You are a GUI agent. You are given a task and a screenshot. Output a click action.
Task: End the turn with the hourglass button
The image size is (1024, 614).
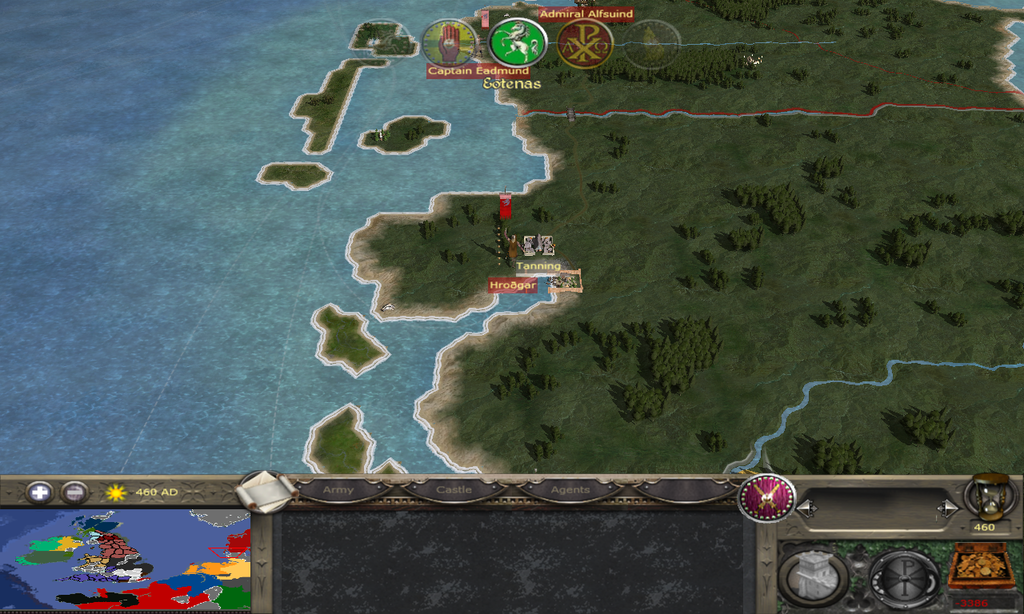(984, 497)
